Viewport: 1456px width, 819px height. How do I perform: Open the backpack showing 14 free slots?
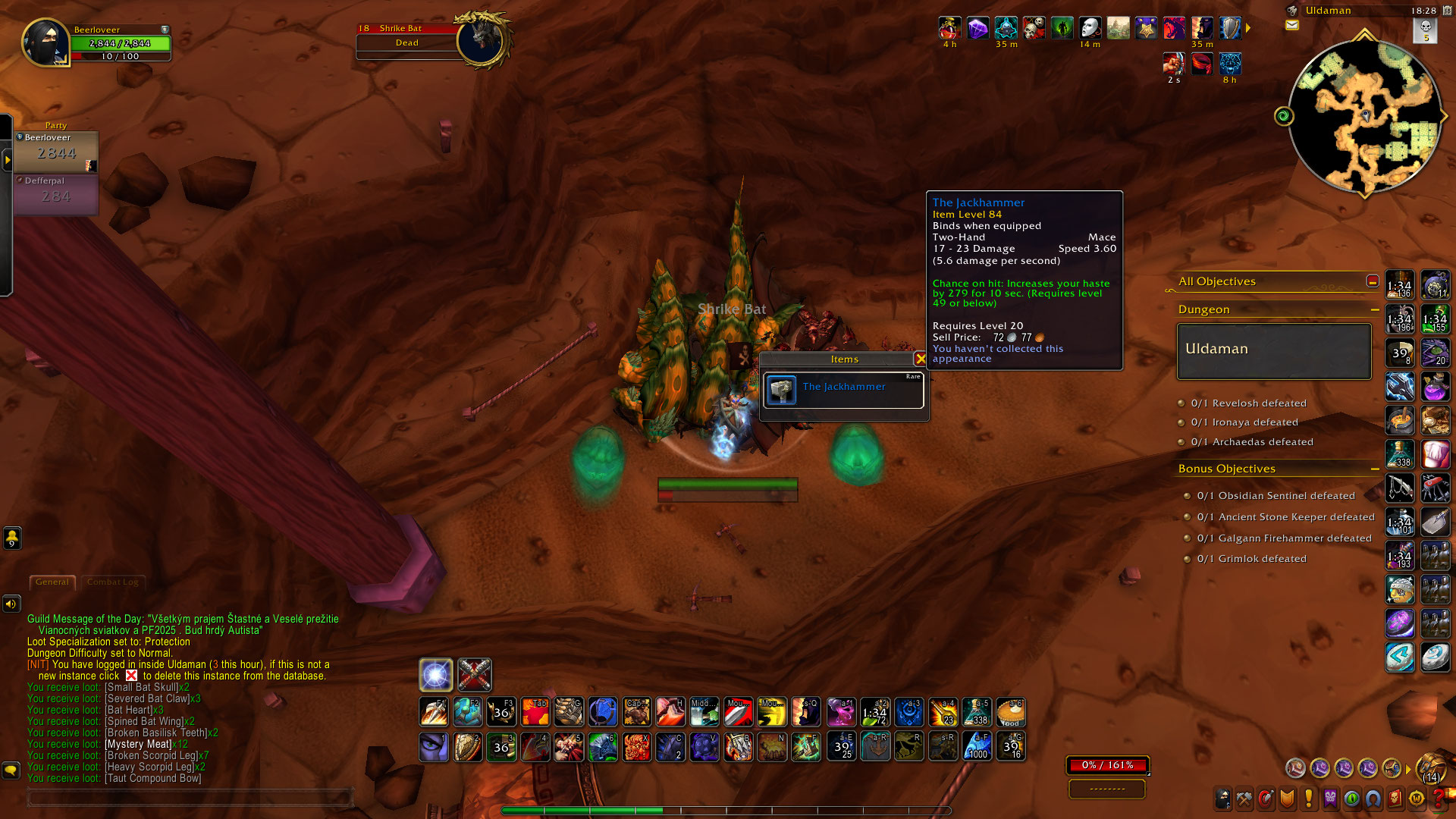coord(1431,768)
